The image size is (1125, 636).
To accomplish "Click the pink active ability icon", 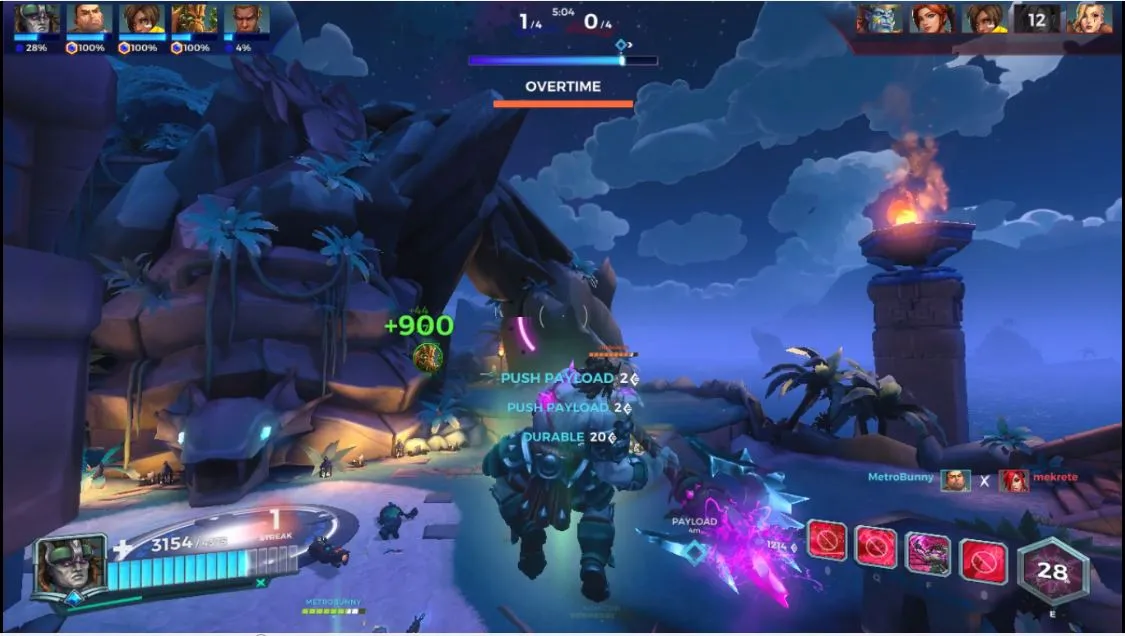I will click(x=928, y=554).
